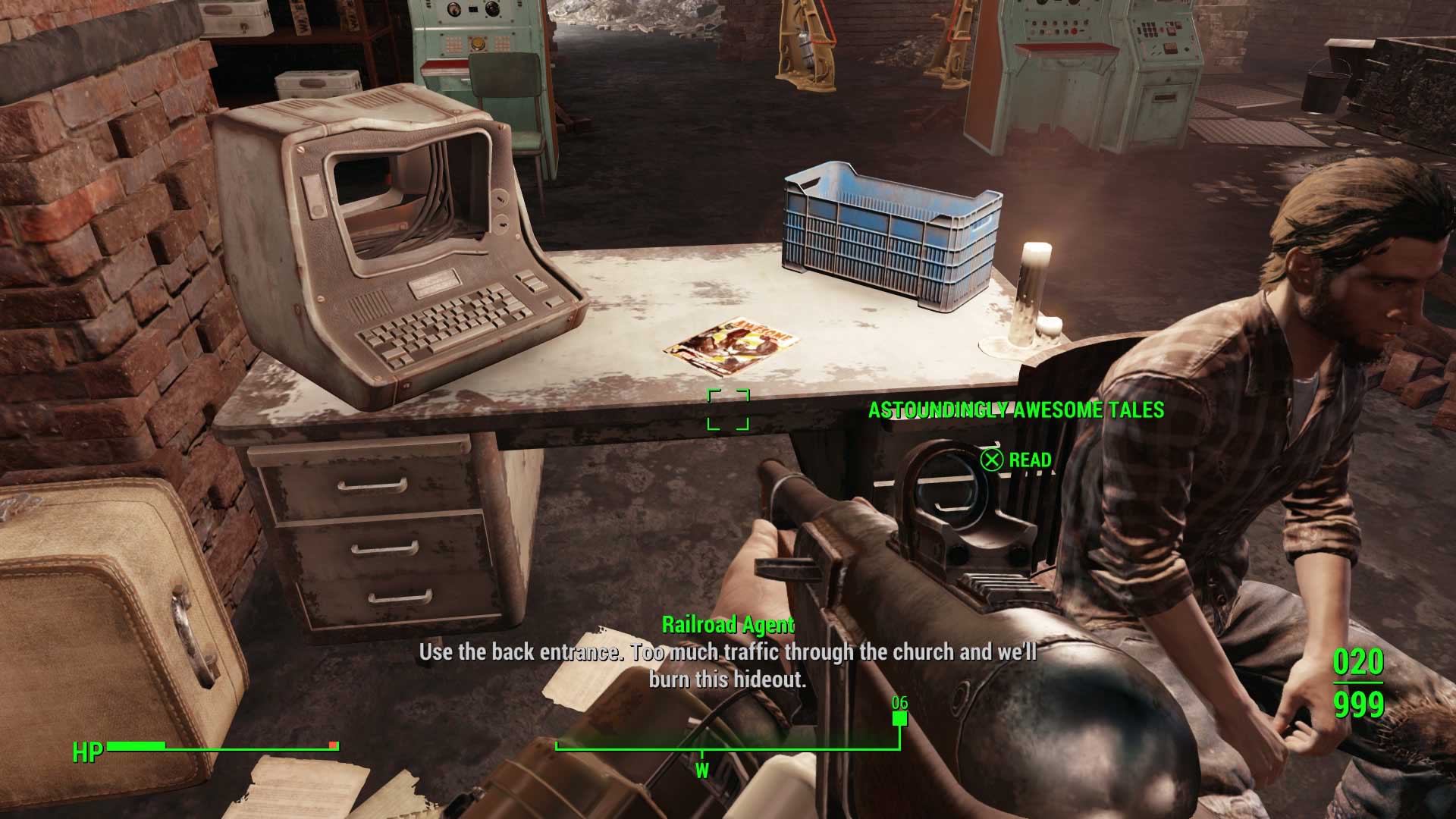Click the Railroad Agent name label
The width and height of the screenshot is (1456, 819).
pyautogui.click(x=728, y=626)
